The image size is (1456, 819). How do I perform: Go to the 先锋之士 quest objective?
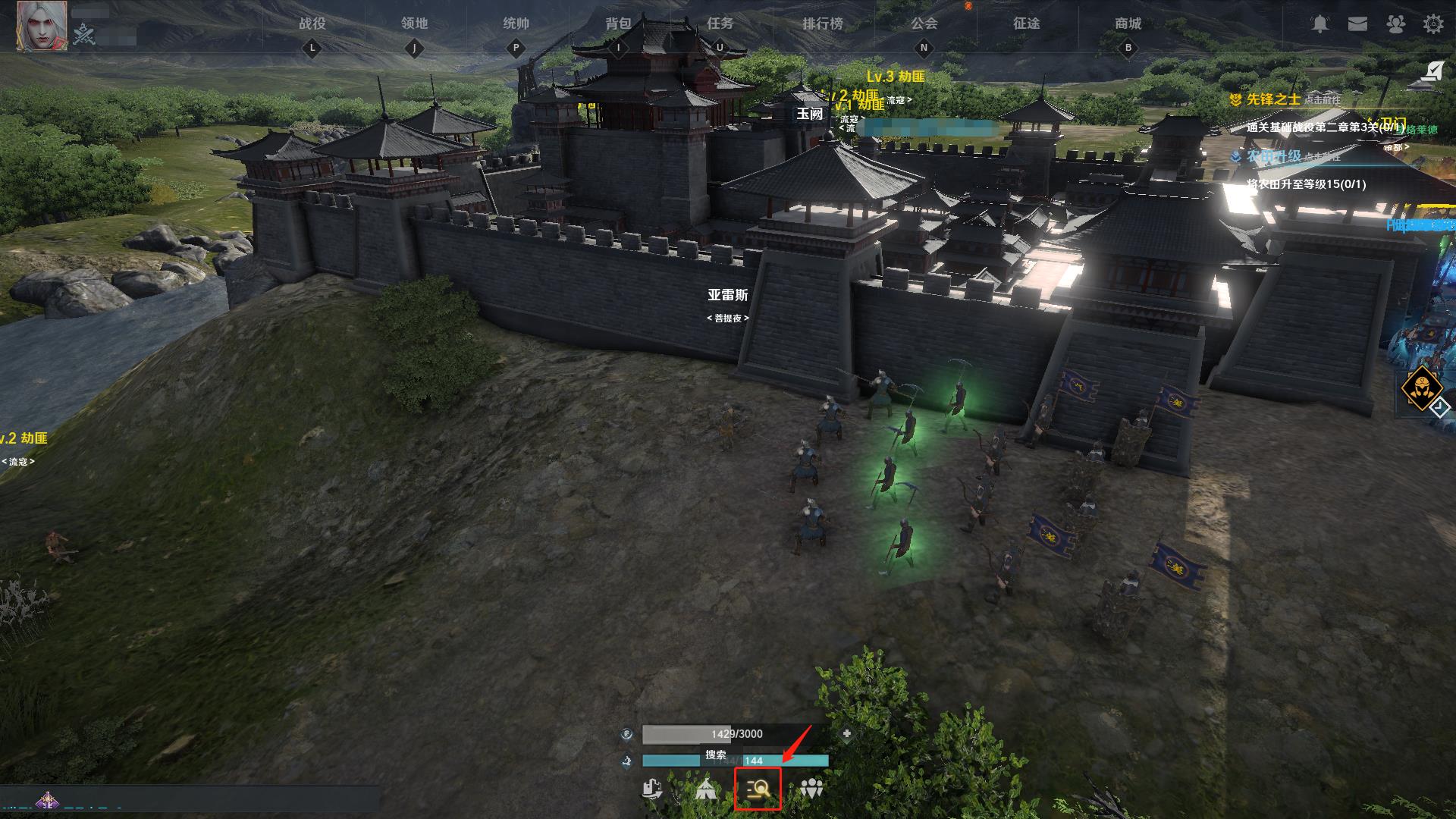1274,99
